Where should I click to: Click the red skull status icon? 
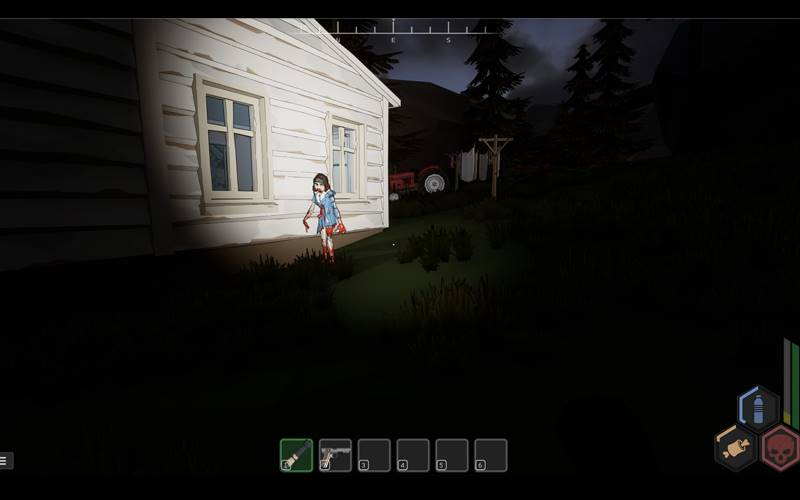coord(780,447)
